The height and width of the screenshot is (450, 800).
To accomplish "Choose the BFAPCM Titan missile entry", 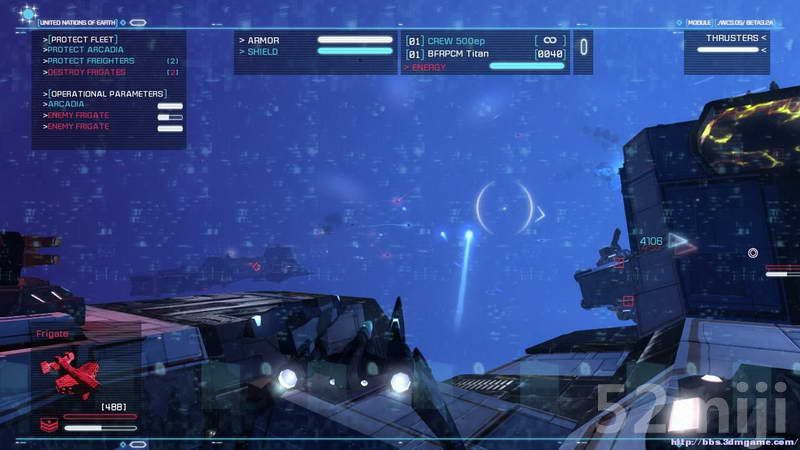I will click(x=466, y=53).
